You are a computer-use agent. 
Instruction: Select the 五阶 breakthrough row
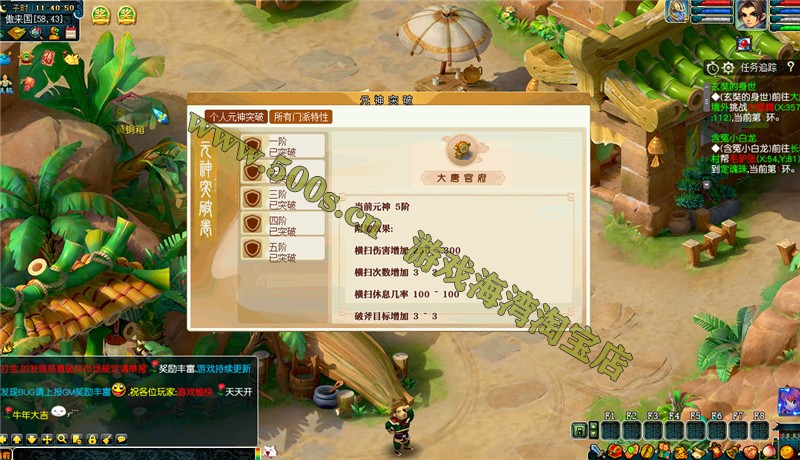click(x=284, y=250)
